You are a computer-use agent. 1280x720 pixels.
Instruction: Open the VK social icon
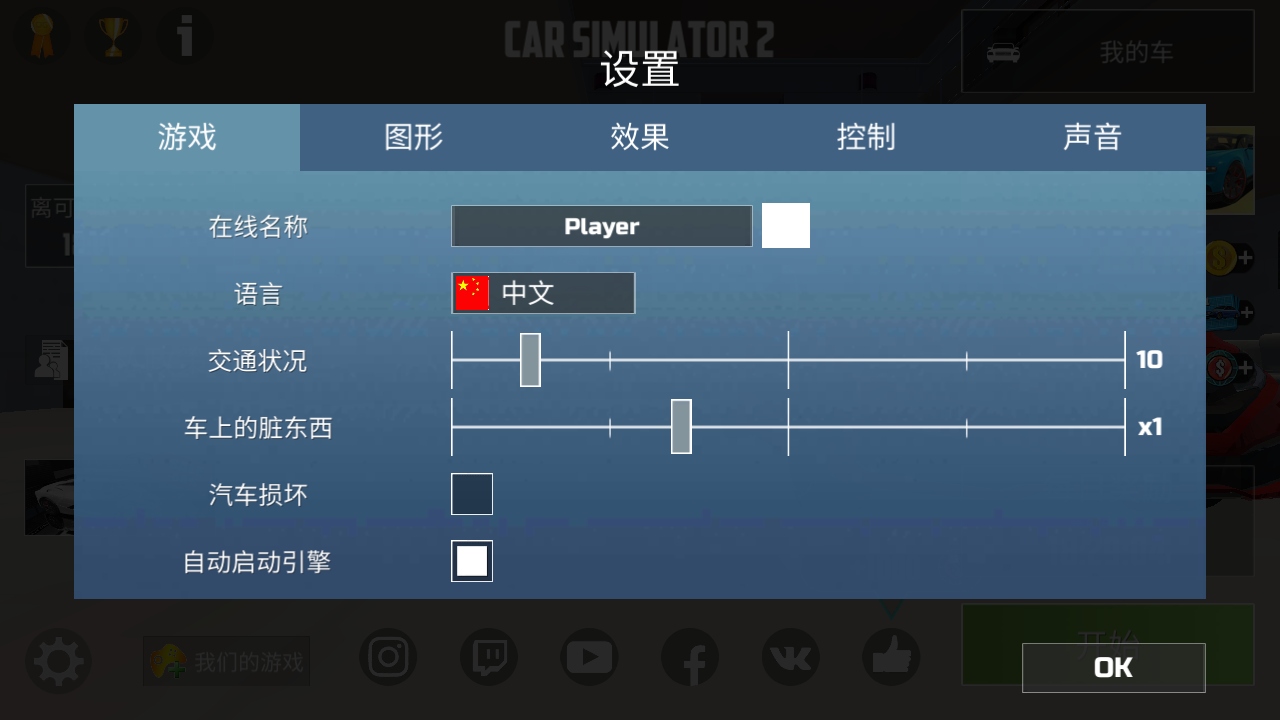pos(790,658)
